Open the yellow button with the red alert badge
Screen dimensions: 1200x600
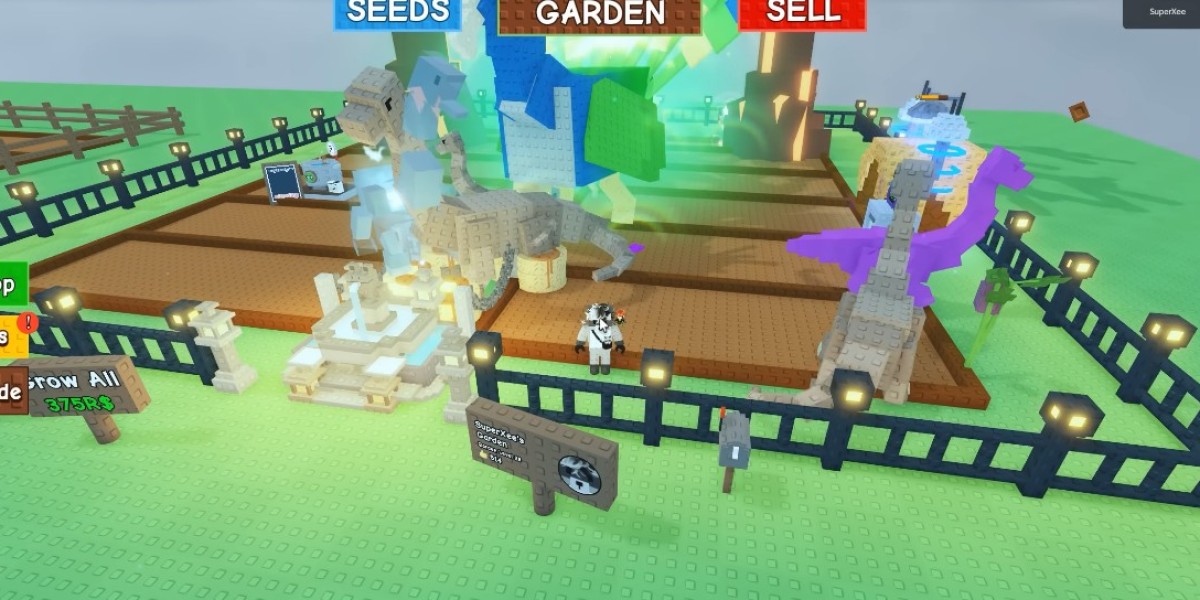coord(12,336)
